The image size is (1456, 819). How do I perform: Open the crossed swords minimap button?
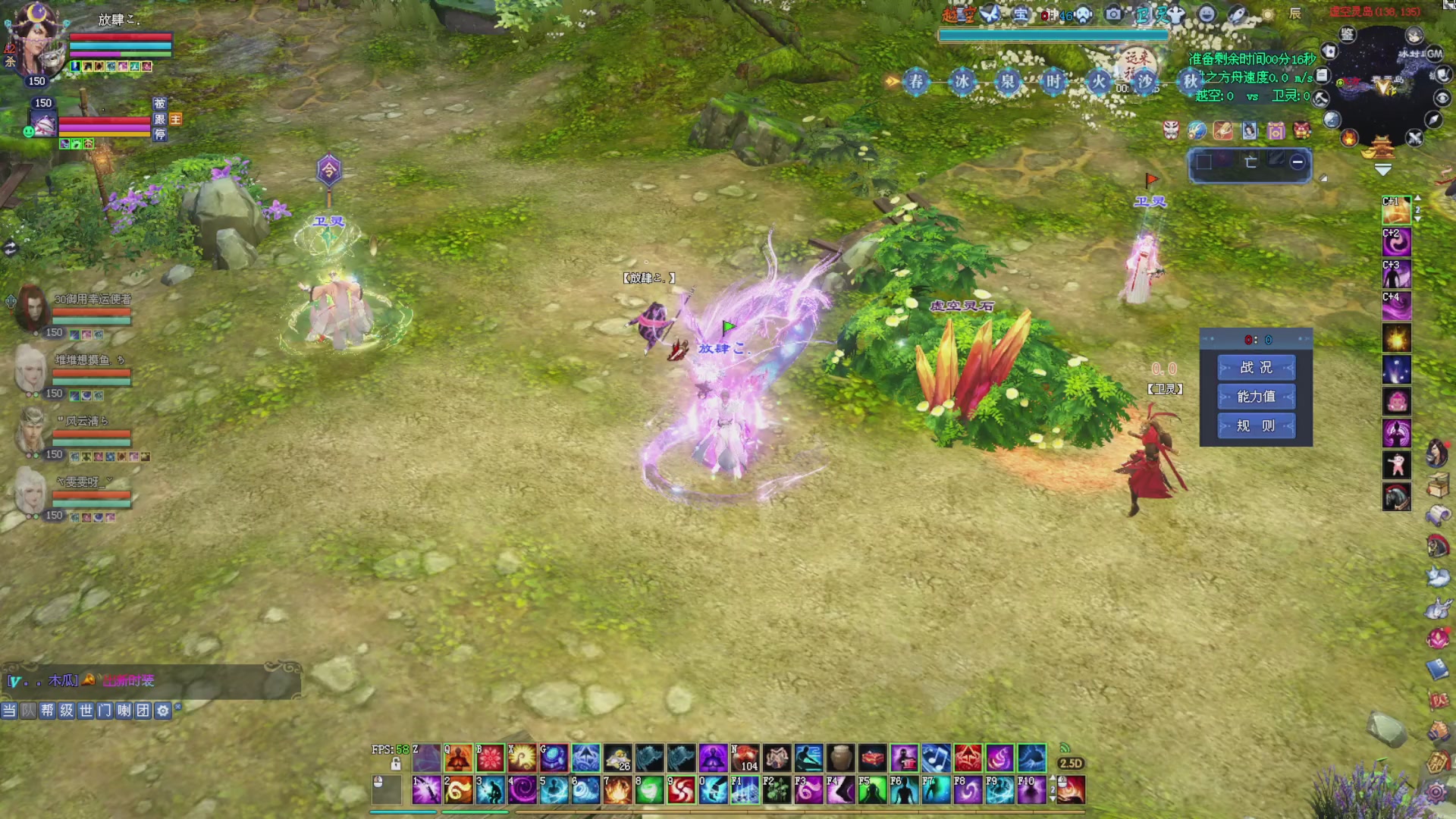pyautogui.click(x=1414, y=138)
